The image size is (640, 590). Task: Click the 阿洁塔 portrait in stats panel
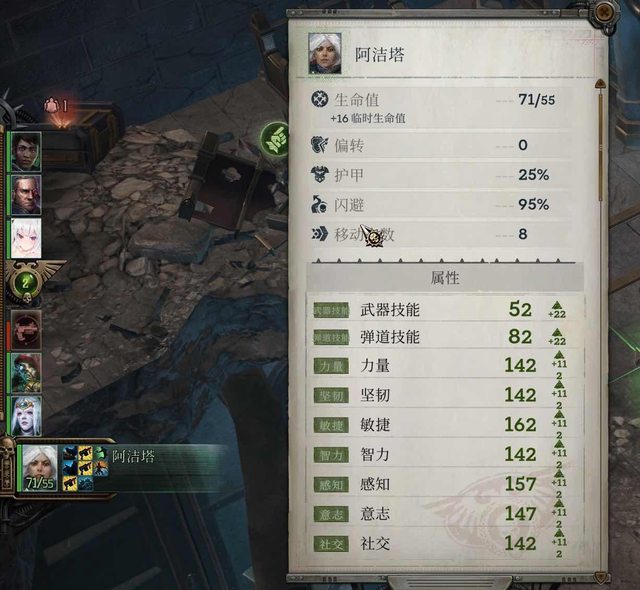click(326, 52)
